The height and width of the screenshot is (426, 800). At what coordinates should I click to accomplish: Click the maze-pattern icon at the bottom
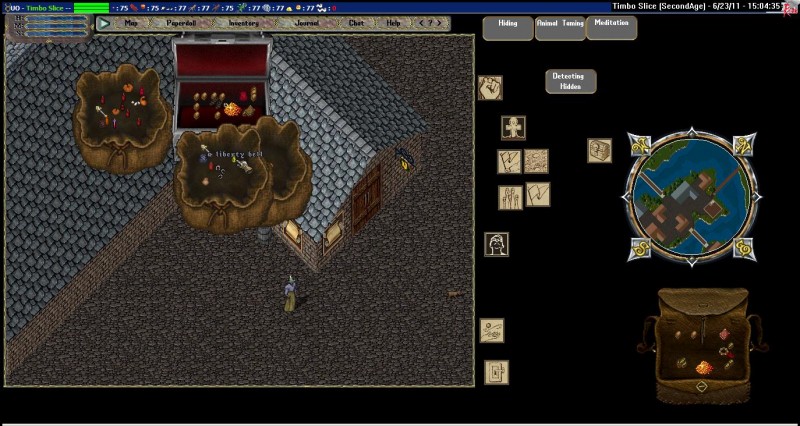[x=496, y=372]
